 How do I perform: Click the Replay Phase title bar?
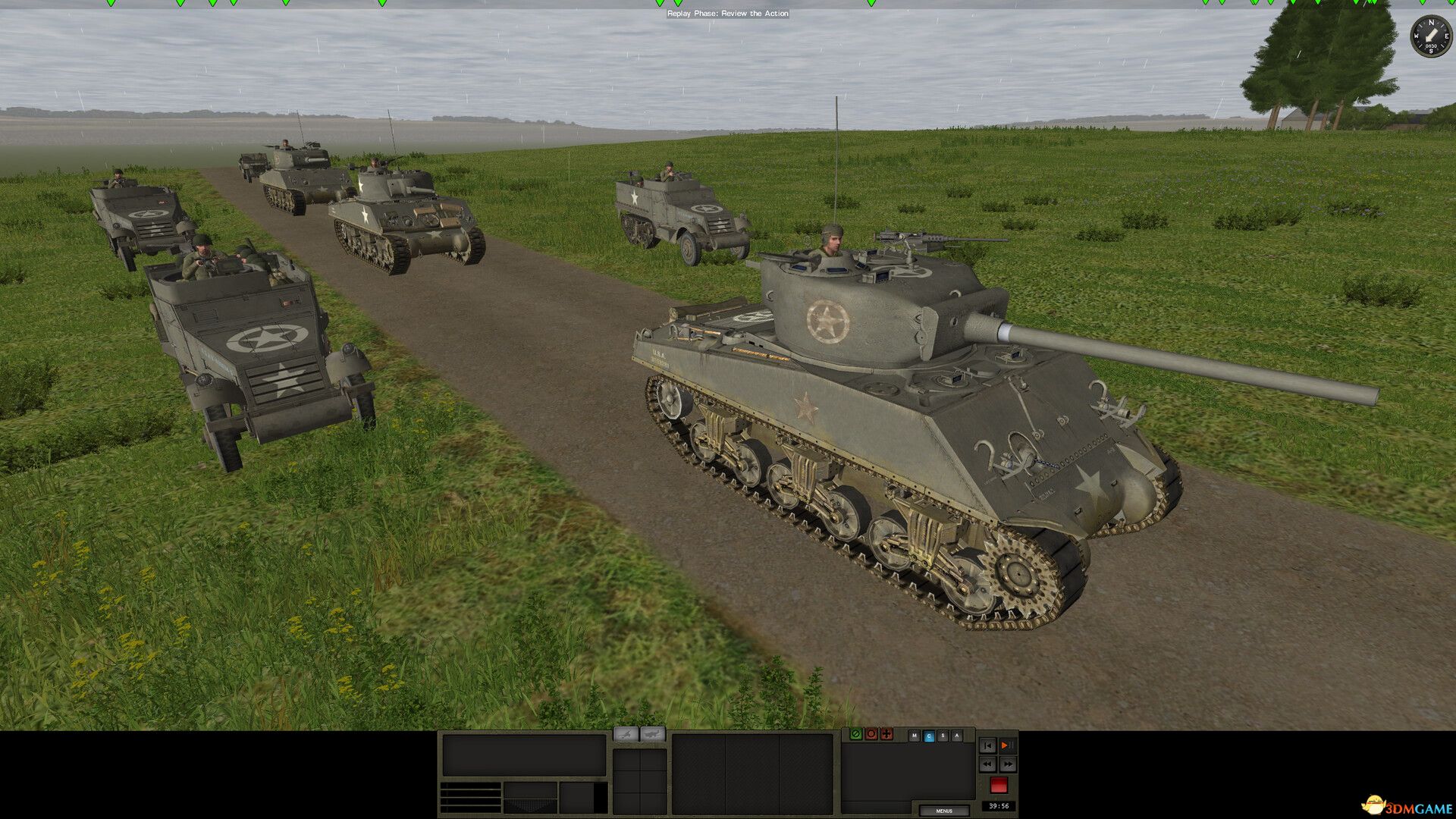click(x=728, y=14)
